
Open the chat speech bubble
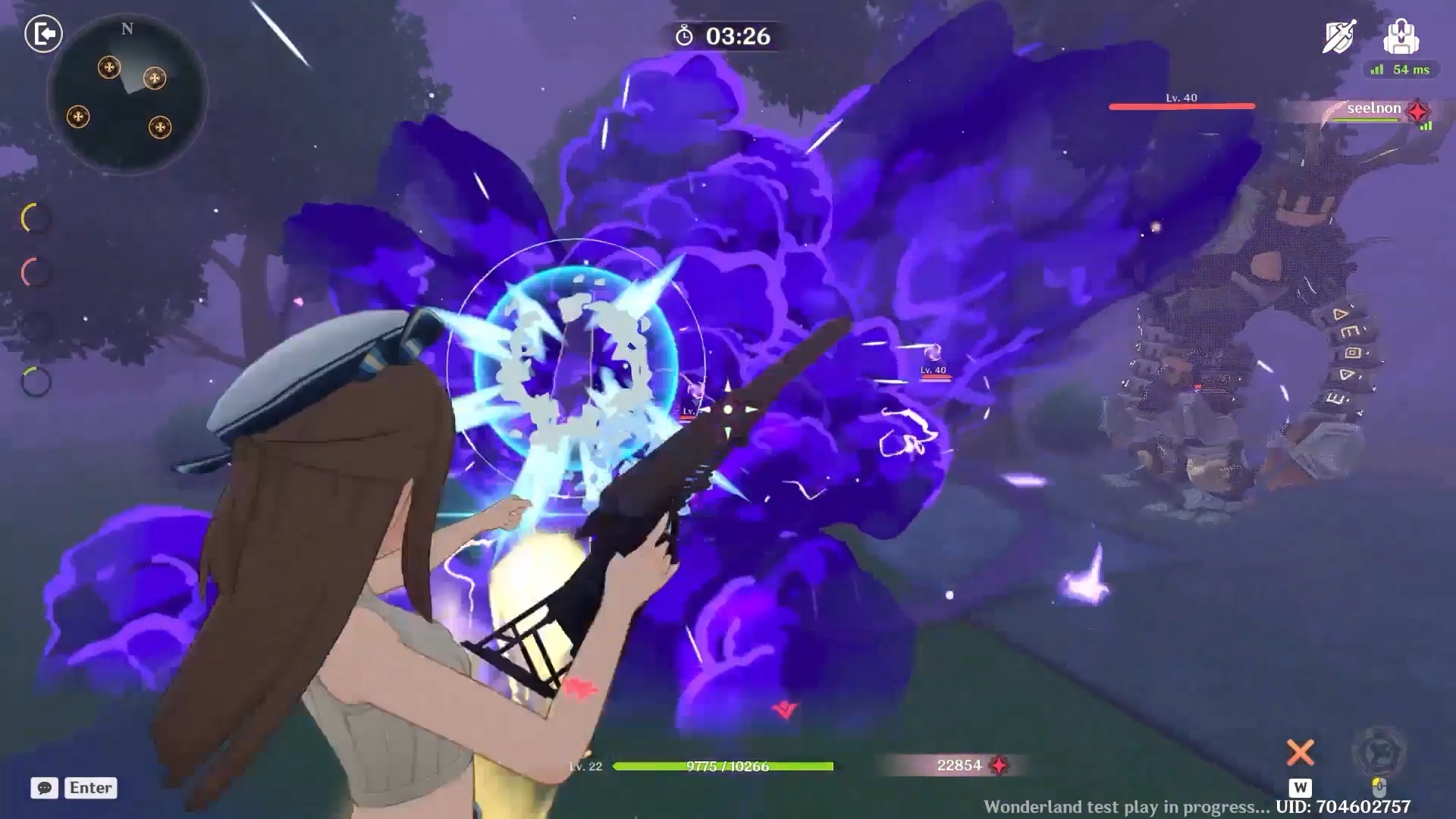tap(45, 788)
